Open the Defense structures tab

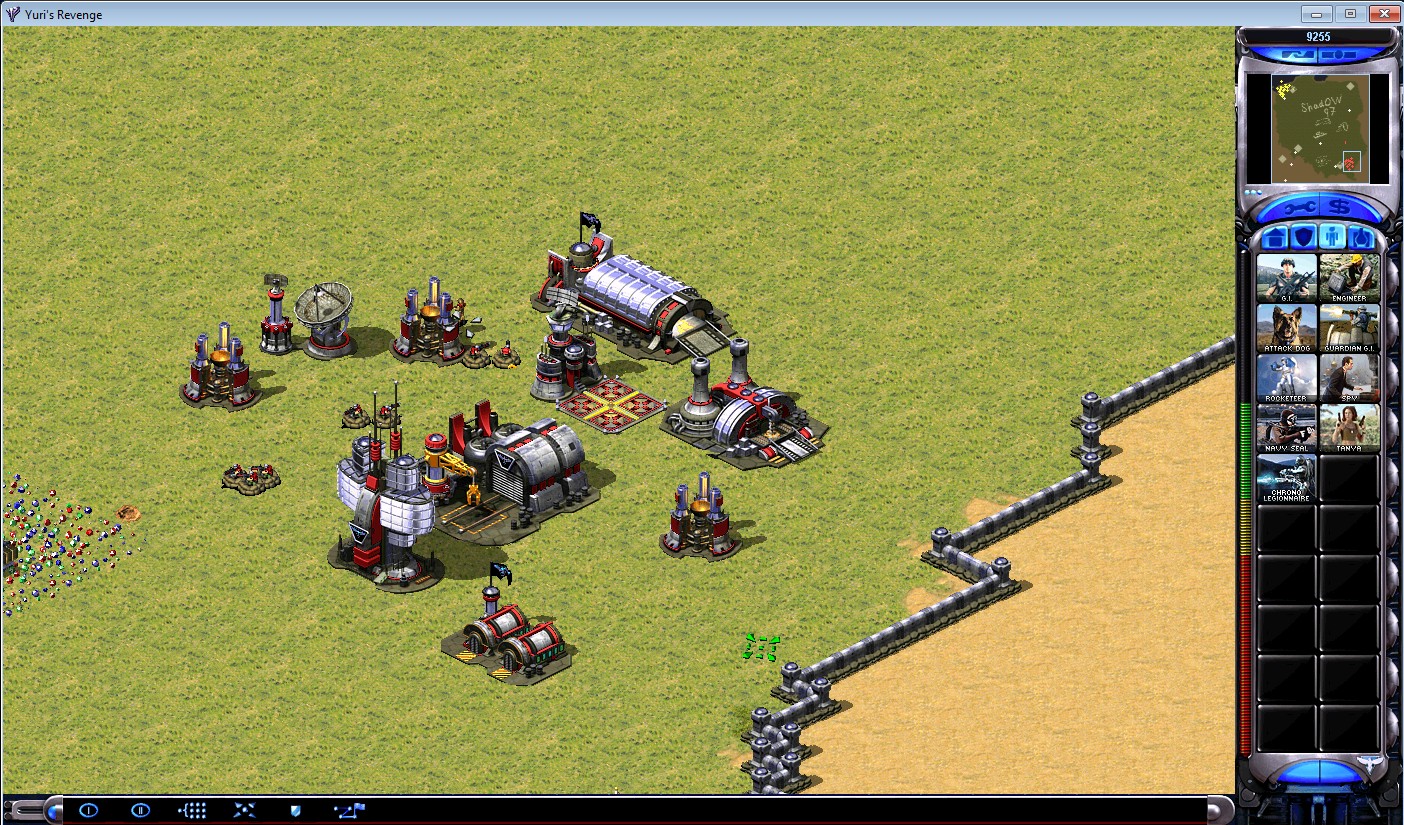pyautogui.click(x=1303, y=237)
